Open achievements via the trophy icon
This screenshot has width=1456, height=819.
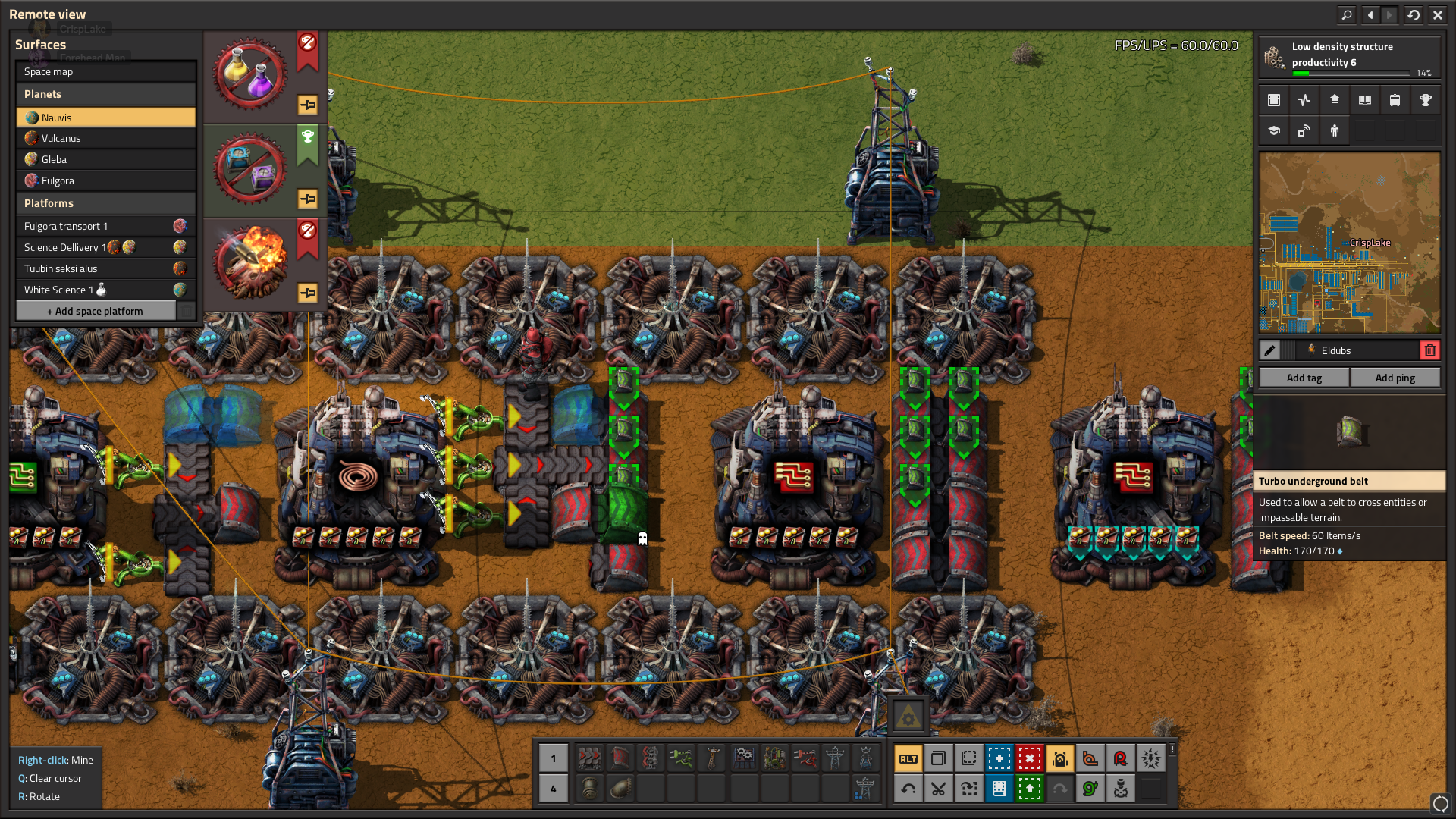click(x=1425, y=100)
